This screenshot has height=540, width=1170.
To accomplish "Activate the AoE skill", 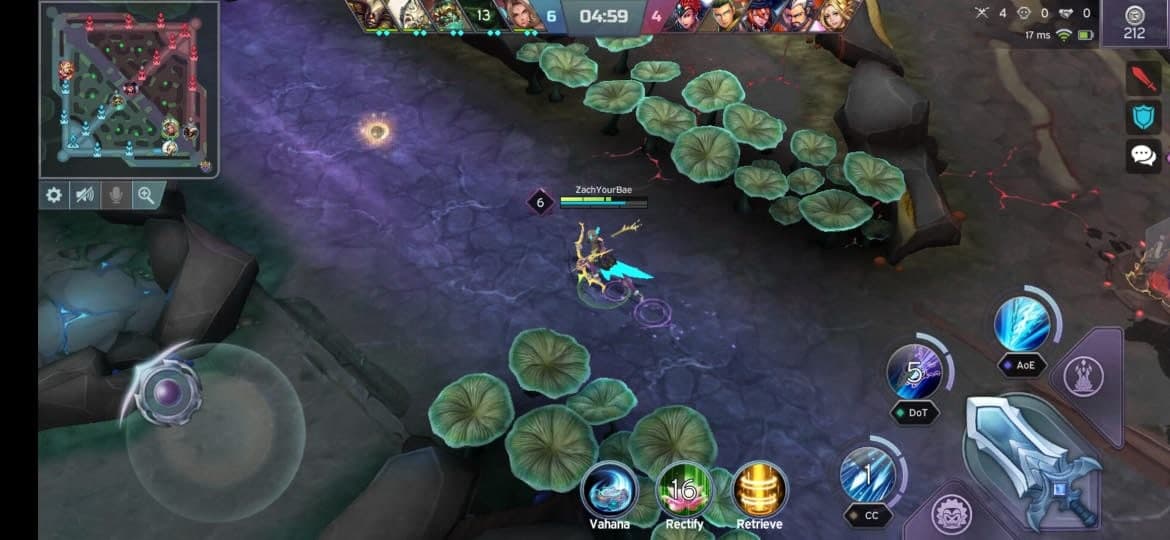I will [x=1022, y=324].
